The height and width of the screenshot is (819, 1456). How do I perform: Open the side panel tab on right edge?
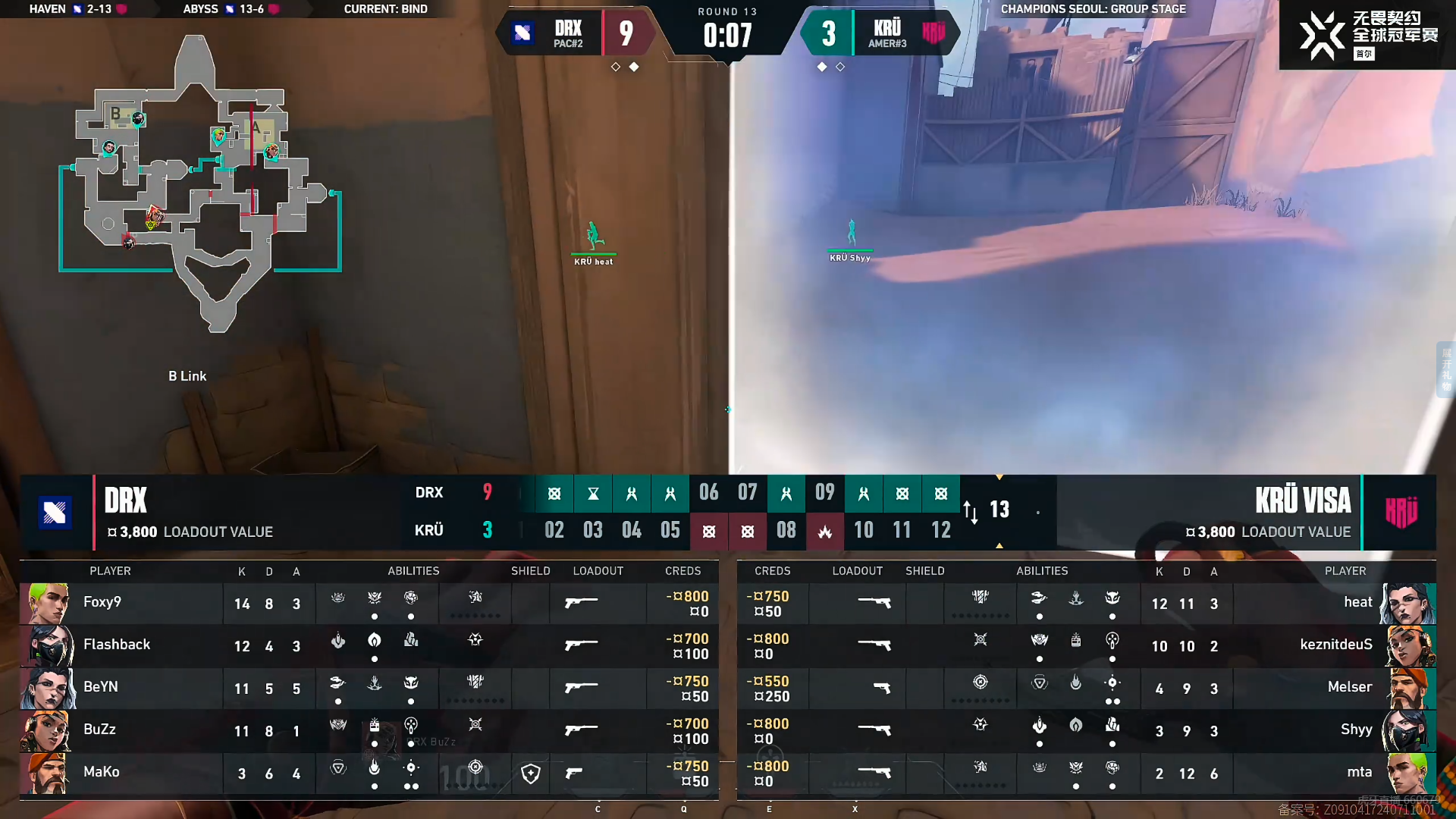[x=1445, y=369]
